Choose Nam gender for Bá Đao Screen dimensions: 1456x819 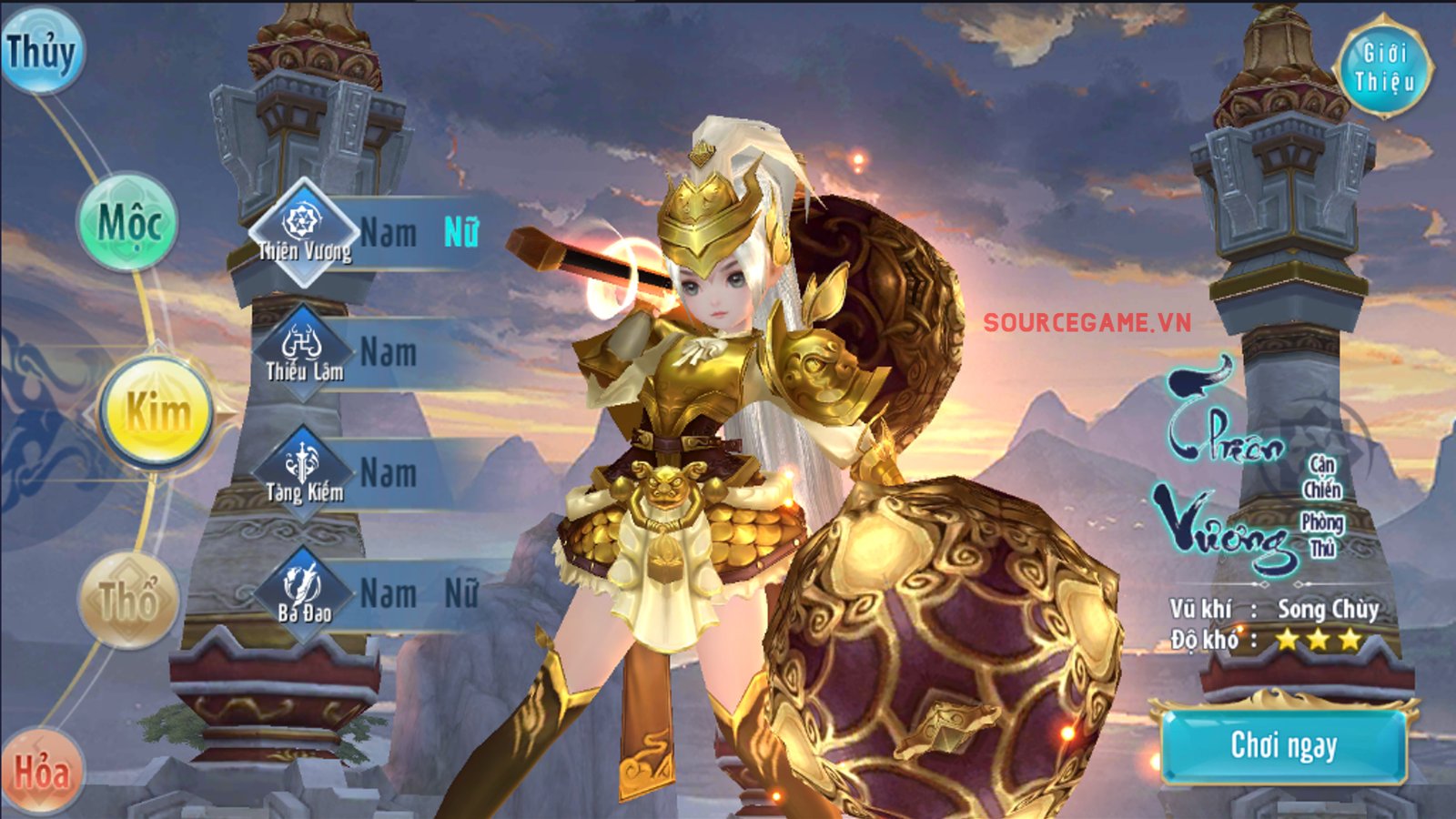tap(389, 594)
